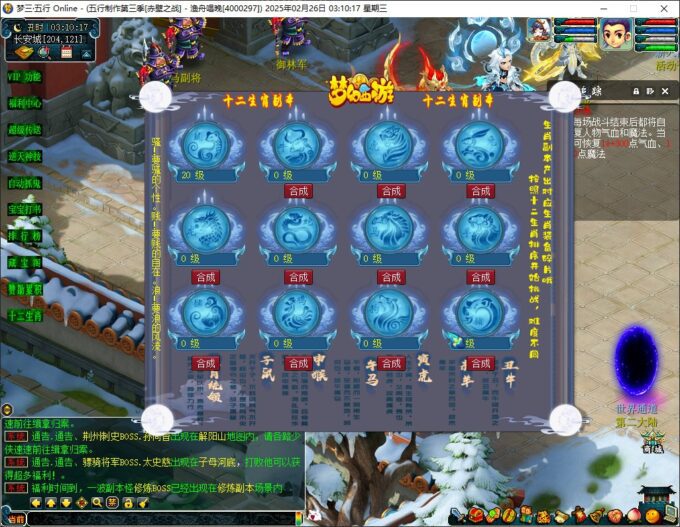
Task: Open the 宝宝打书 menu entry
Action: 25,210
